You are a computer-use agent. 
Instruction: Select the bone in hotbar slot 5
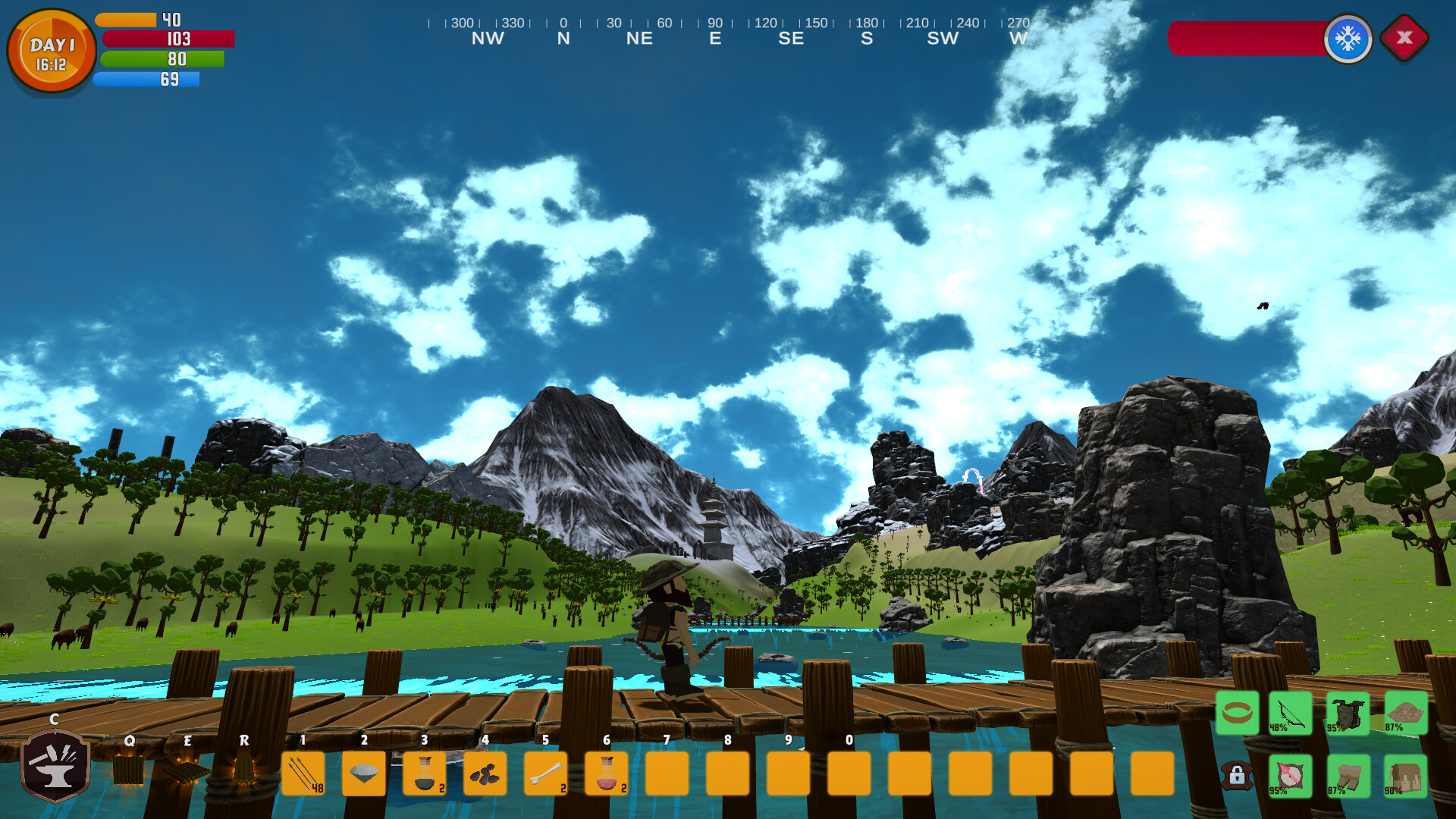(546, 773)
